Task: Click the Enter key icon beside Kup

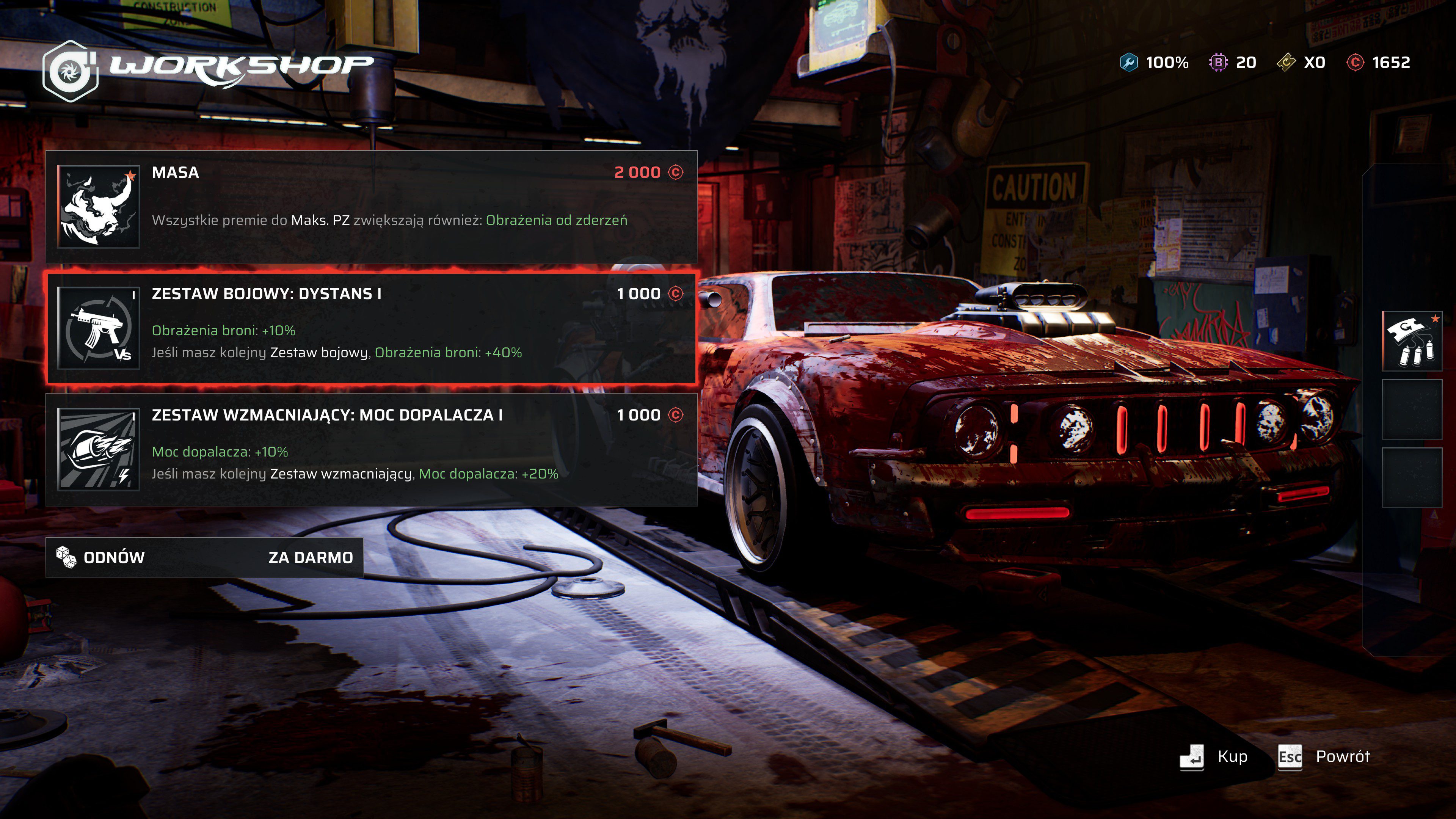Action: tap(1192, 758)
